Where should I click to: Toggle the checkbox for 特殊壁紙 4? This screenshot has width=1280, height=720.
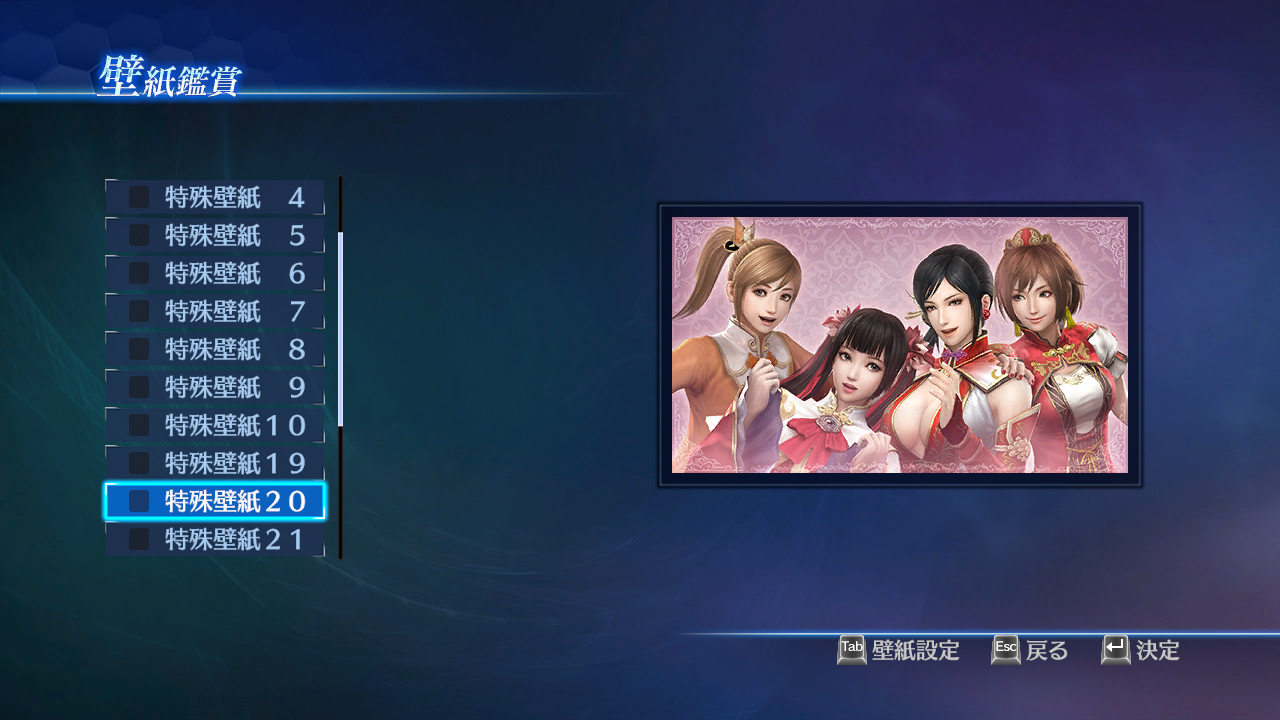pyautogui.click(x=137, y=196)
